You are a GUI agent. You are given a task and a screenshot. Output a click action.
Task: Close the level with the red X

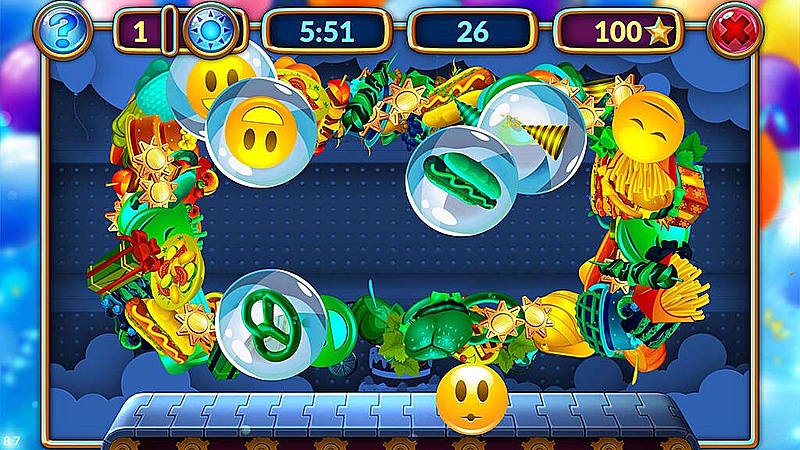coord(735,31)
